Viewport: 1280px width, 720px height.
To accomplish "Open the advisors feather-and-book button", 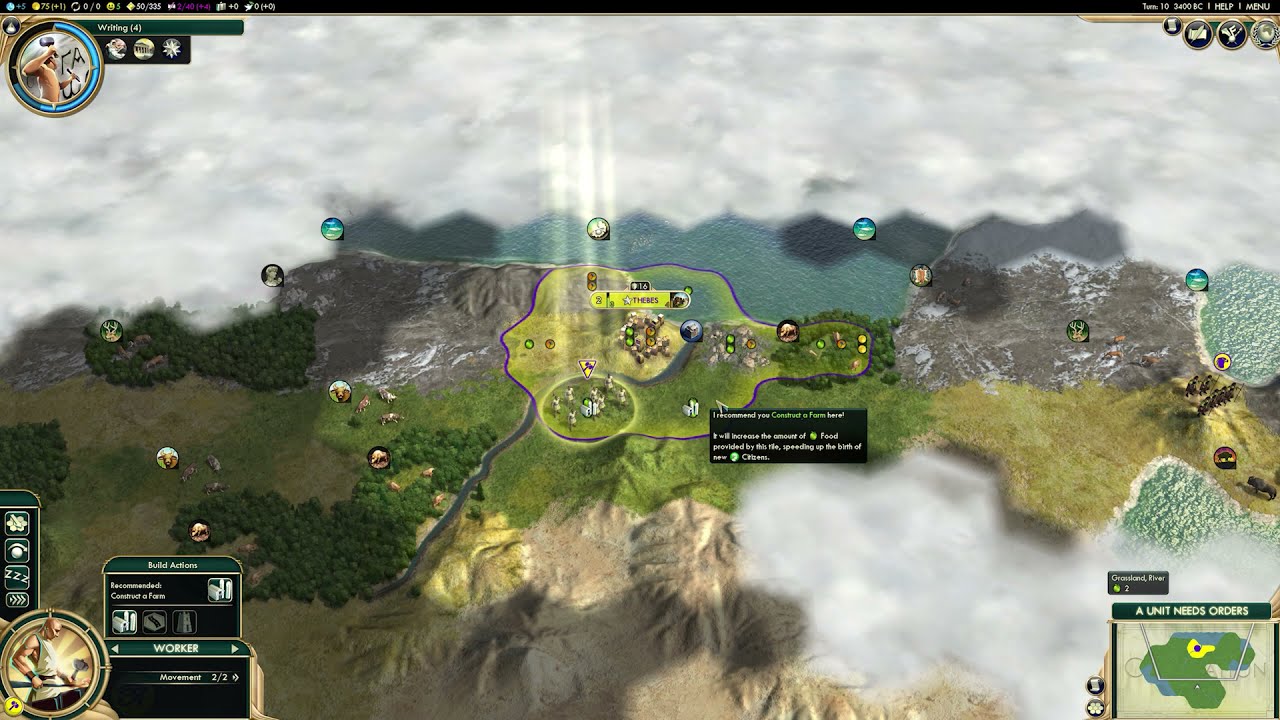I will coord(1198,35).
